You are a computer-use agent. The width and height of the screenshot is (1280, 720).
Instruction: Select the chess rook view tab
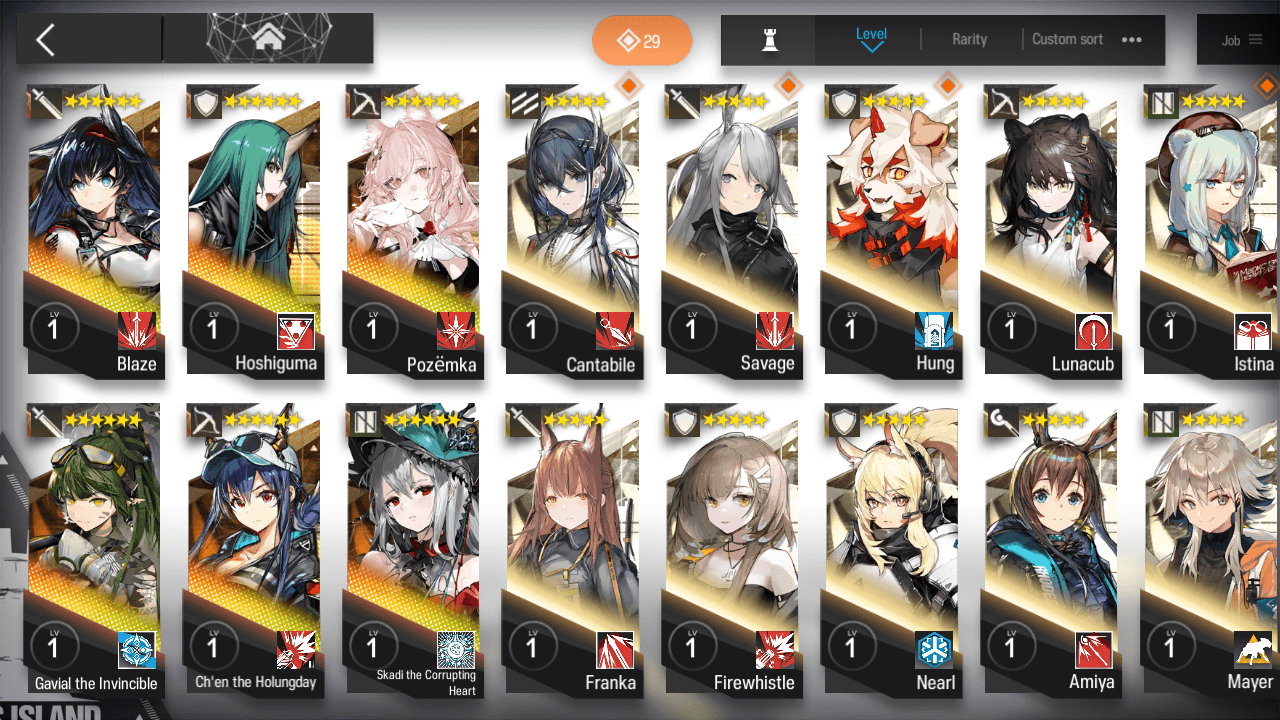point(769,40)
